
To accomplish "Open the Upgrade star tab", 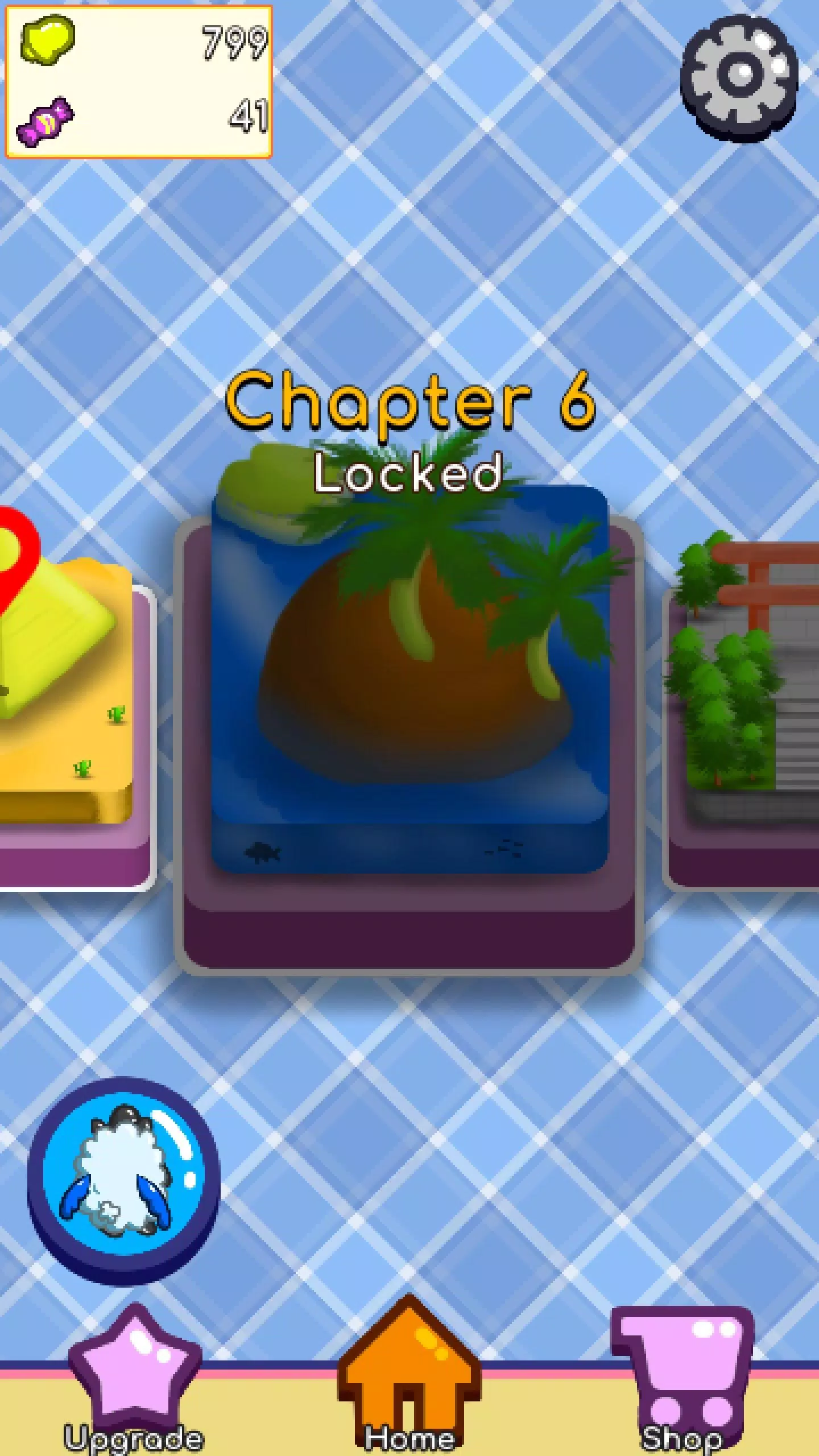I will click(134, 1376).
